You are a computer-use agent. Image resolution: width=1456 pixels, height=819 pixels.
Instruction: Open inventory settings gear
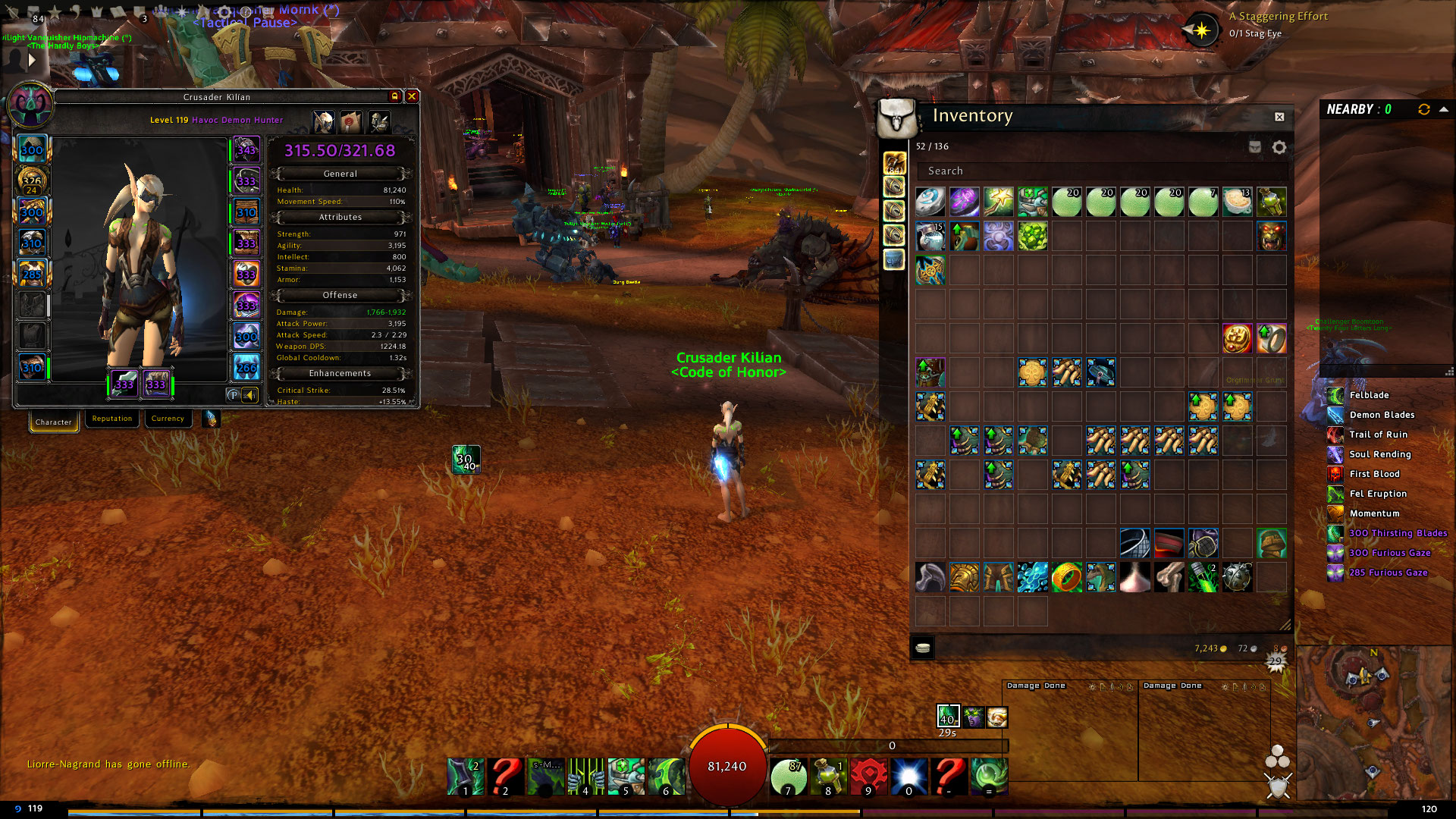point(1279,147)
